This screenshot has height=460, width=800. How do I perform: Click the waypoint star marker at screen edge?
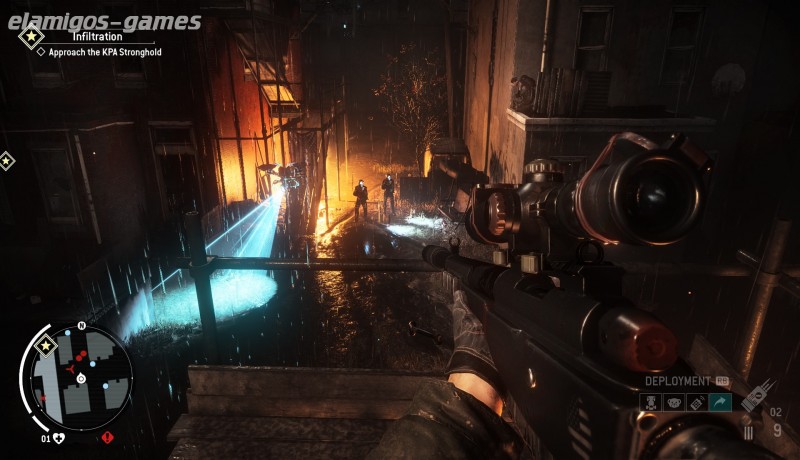[6, 160]
